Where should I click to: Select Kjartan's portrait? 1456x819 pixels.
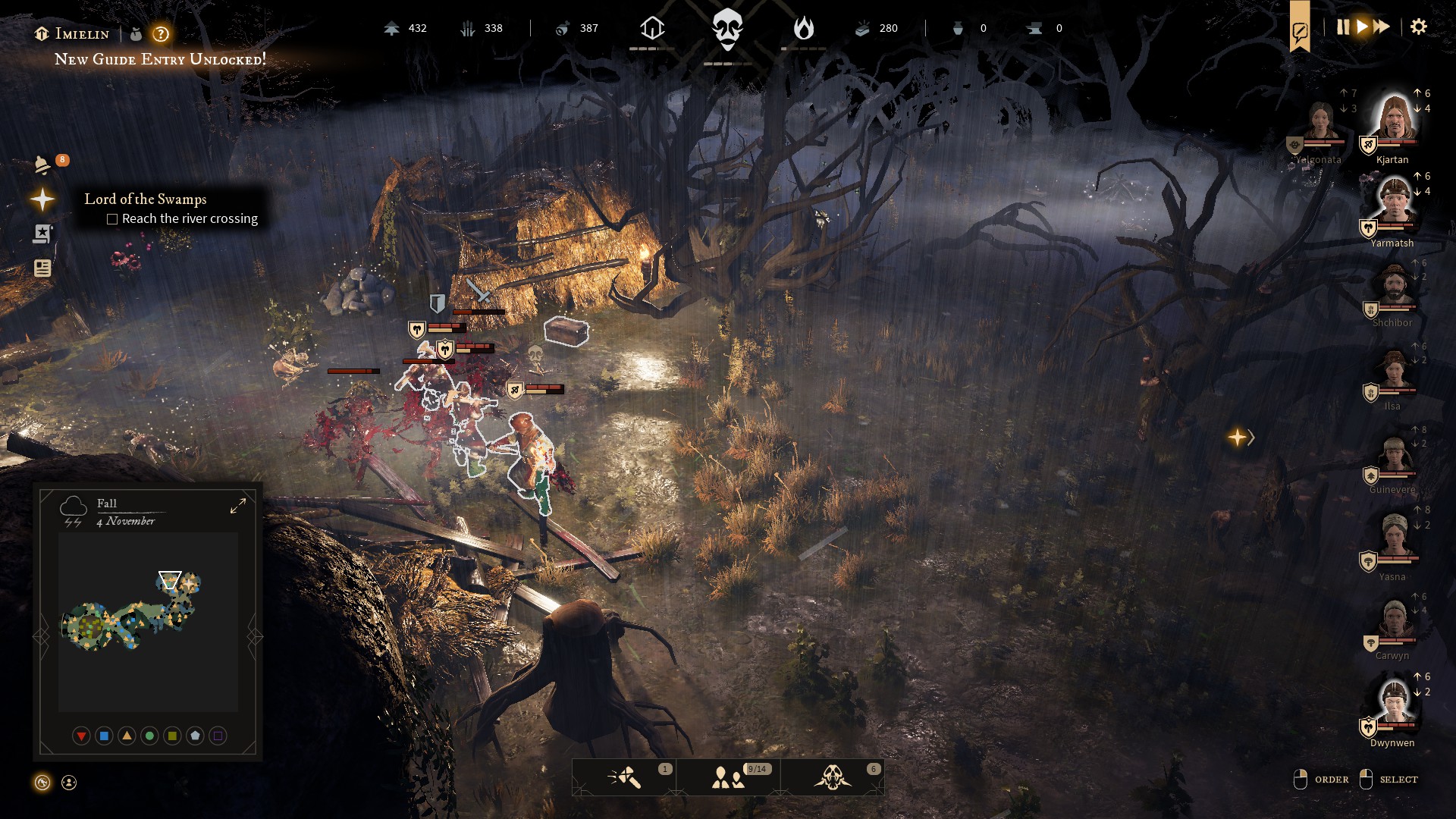1394,121
